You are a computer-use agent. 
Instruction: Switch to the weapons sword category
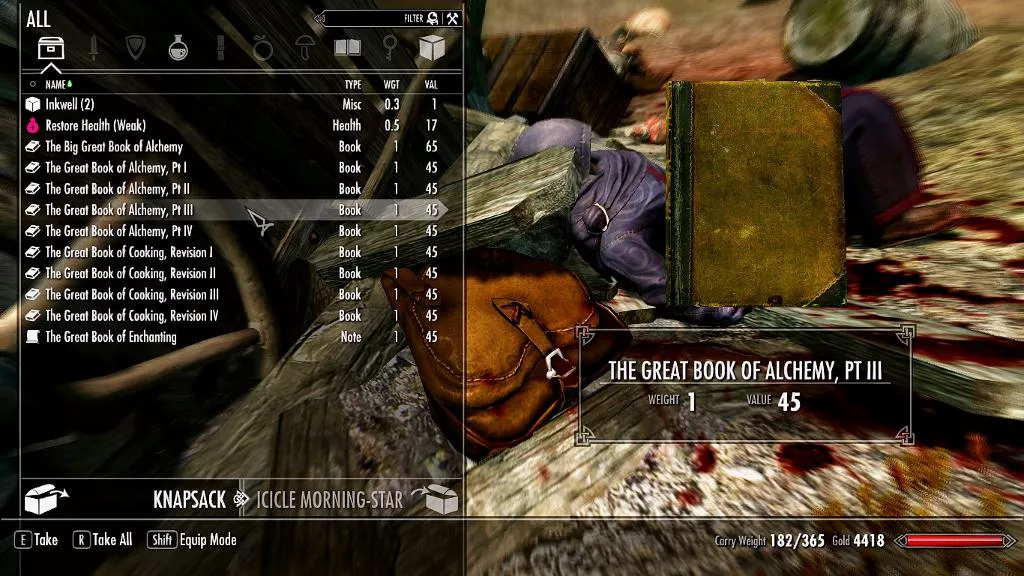click(x=93, y=47)
